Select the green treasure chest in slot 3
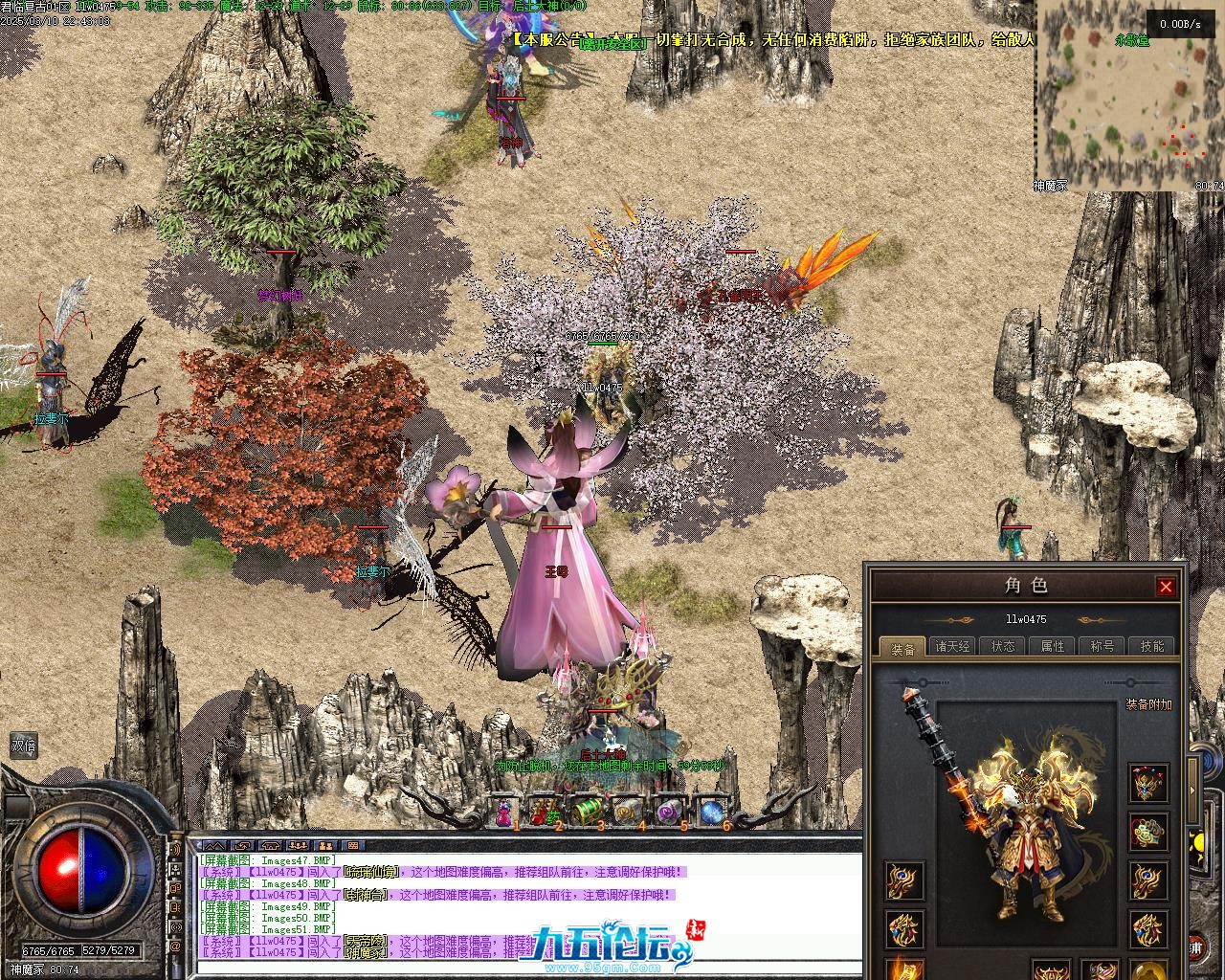 point(586,813)
